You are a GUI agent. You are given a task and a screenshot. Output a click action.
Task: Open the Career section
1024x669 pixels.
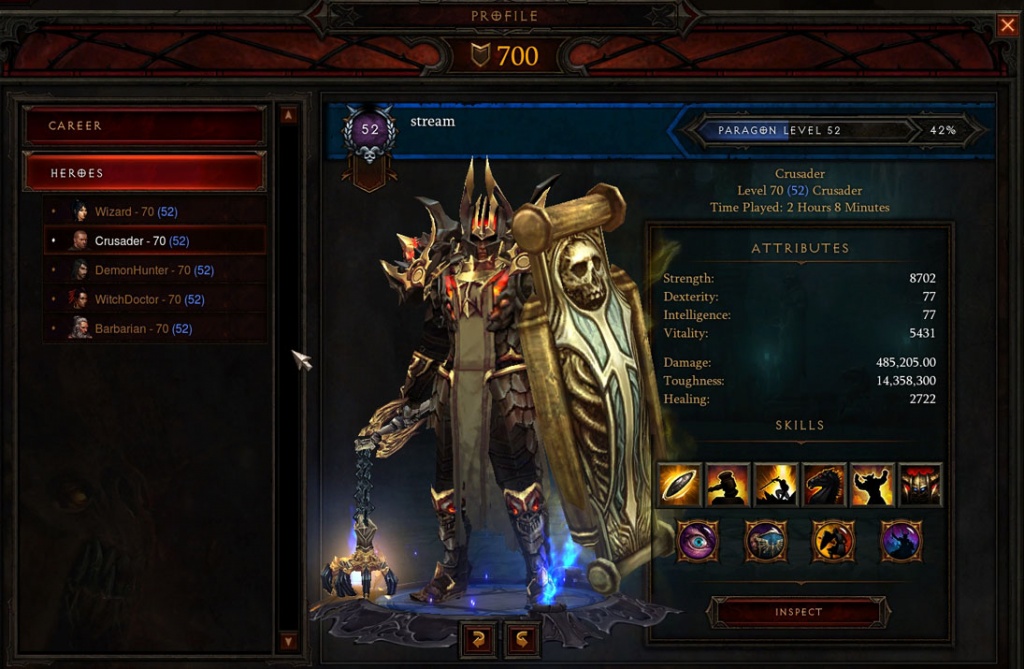pos(144,126)
